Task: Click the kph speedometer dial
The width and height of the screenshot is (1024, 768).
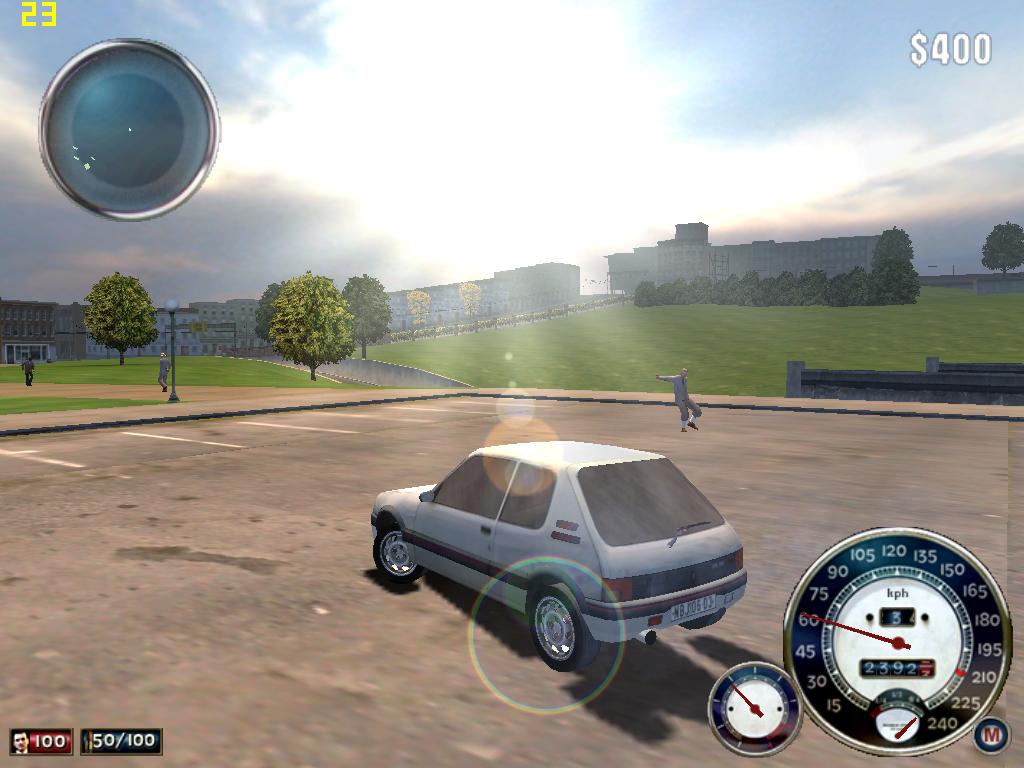Action: coord(897,640)
